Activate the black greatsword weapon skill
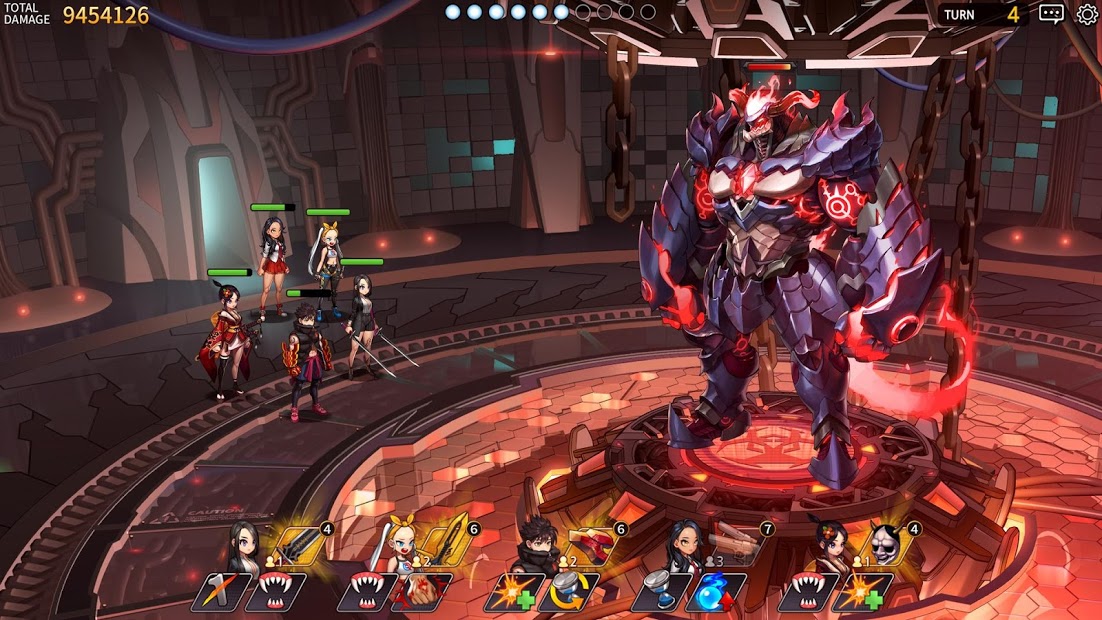This screenshot has width=1102, height=620. pyautogui.click(x=297, y=545)
